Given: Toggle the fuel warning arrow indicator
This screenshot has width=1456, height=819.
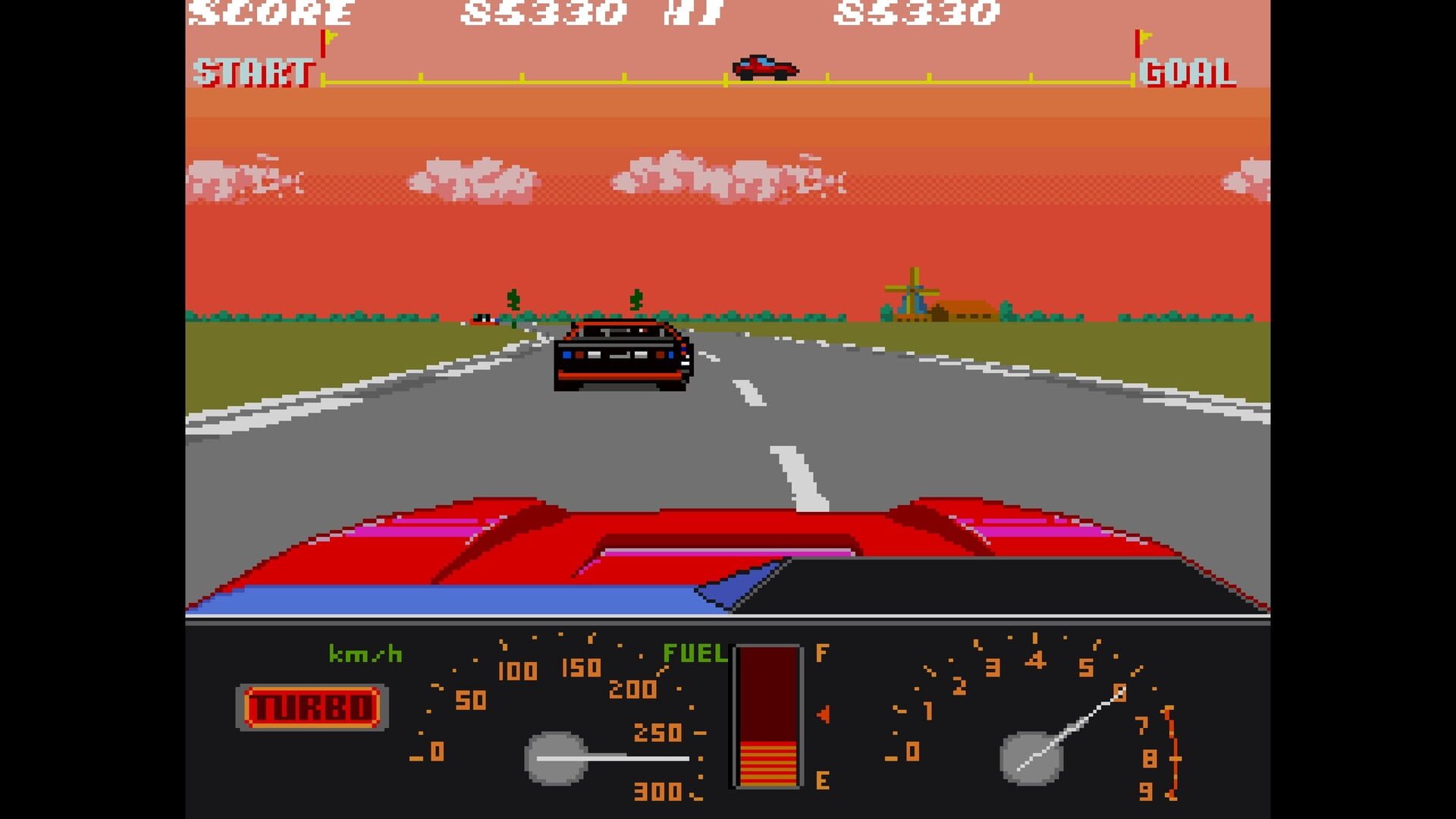Looking at the screenshot, I should tap(824, 715).
